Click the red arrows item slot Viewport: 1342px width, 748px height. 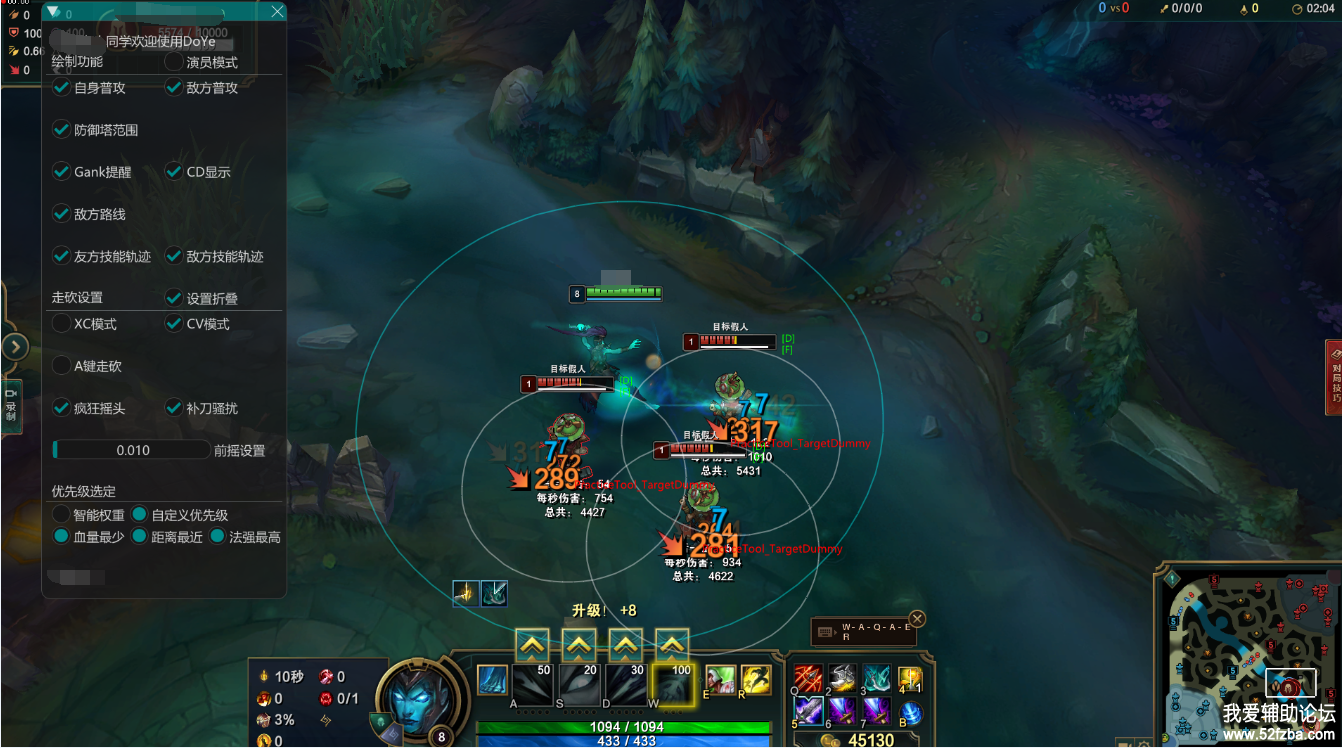(808, 679)
